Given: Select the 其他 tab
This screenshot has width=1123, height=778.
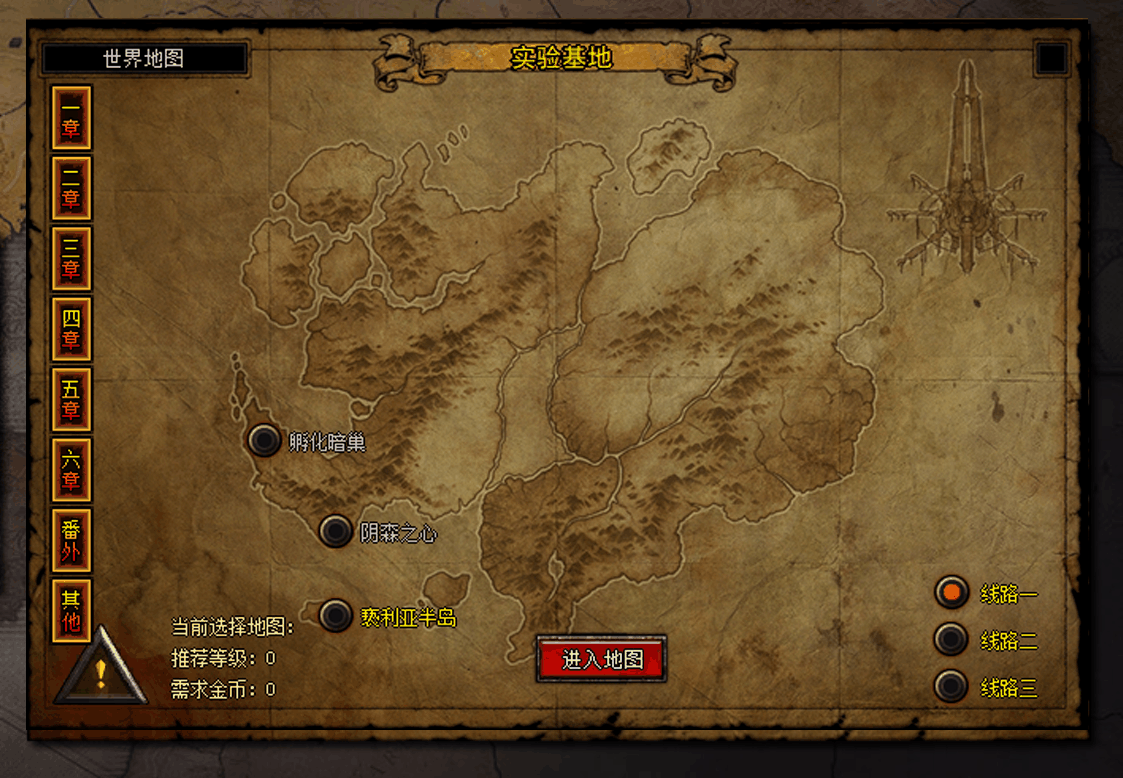Looking at the screenshot, I should click(71, 611).
